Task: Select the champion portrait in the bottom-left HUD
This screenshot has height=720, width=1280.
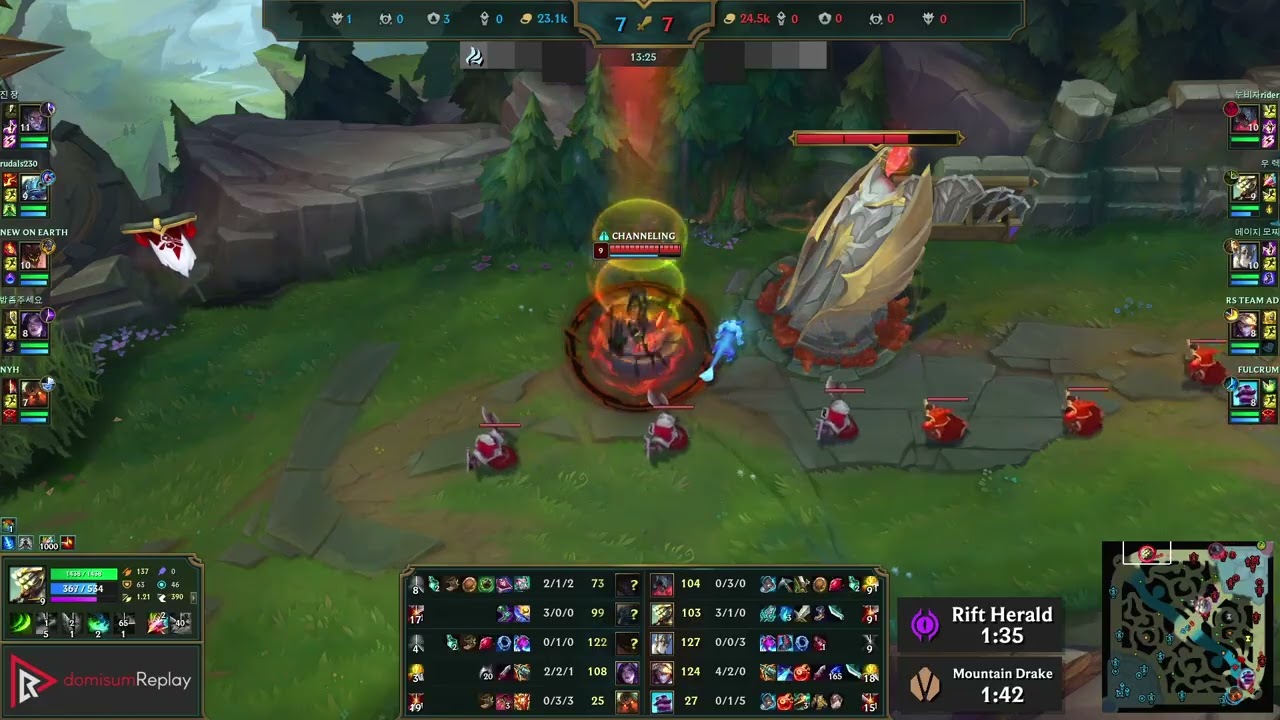Action: click(x=28, y=585)
